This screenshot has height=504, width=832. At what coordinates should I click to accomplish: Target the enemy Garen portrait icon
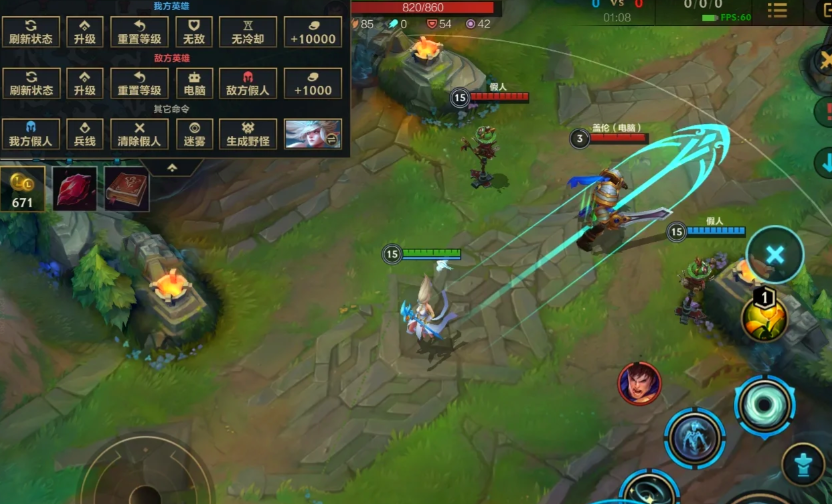click(639, 384)
